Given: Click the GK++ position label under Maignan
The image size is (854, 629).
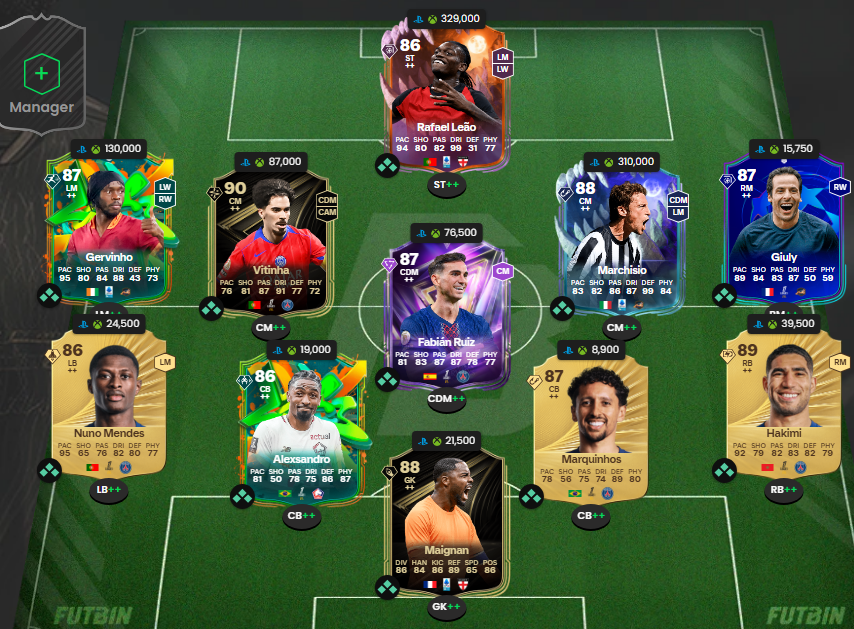Looking at the screenshot, I should click(446, 606).
